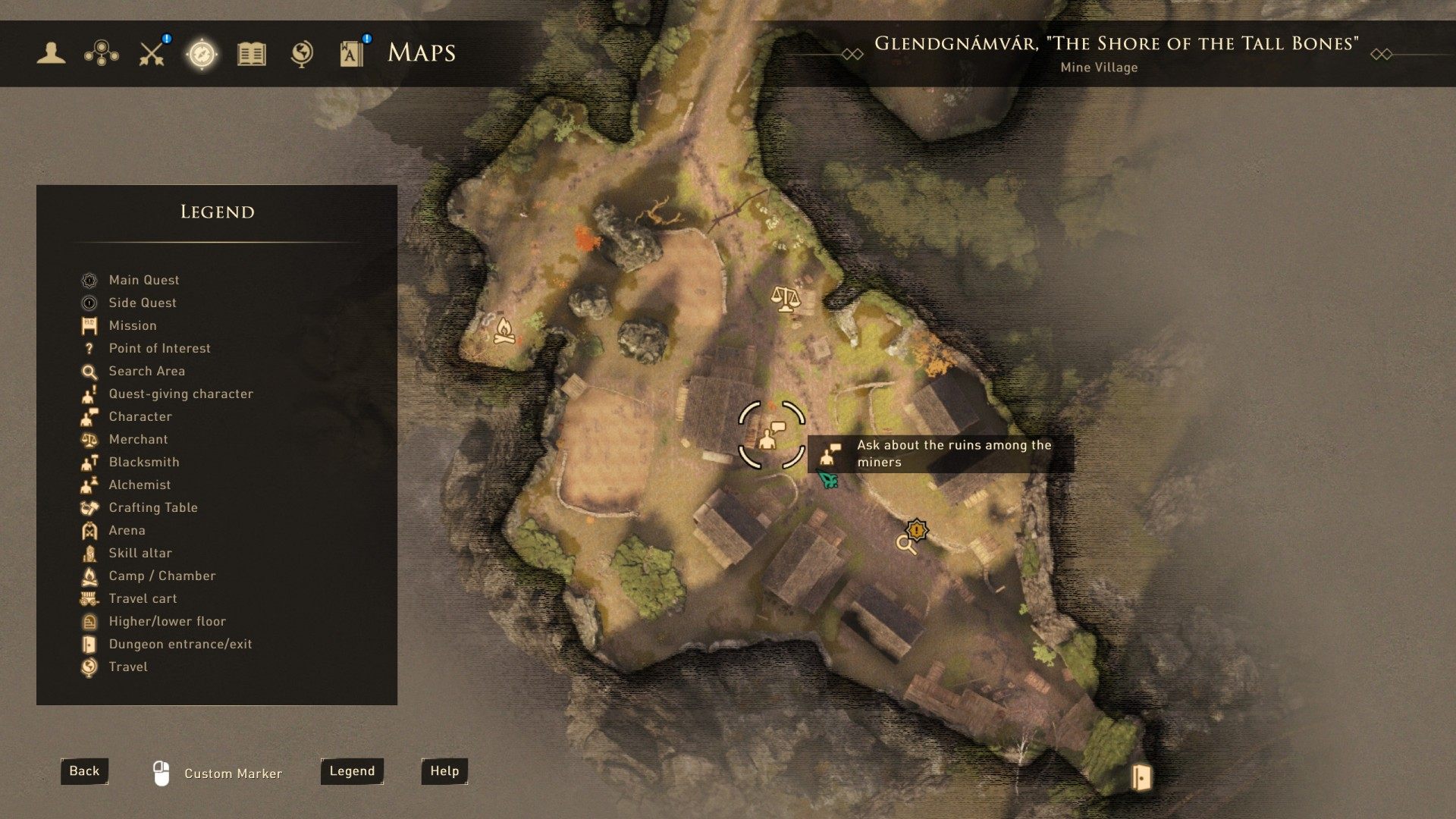Open the Help button
This screenshot has width=1456, height=819.
[444, 771]
